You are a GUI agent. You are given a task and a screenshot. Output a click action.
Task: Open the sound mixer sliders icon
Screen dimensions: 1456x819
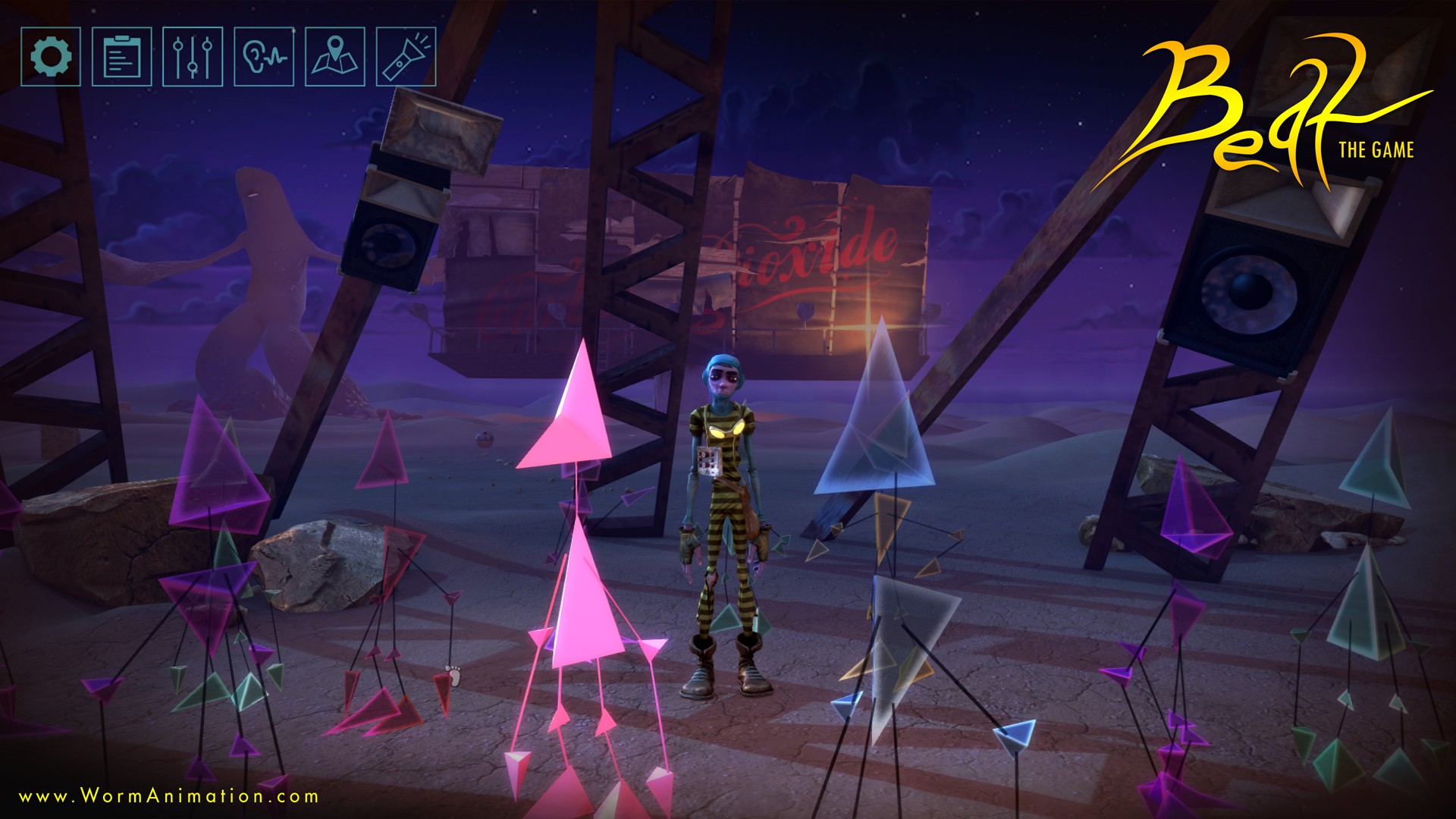click(193, 56)
